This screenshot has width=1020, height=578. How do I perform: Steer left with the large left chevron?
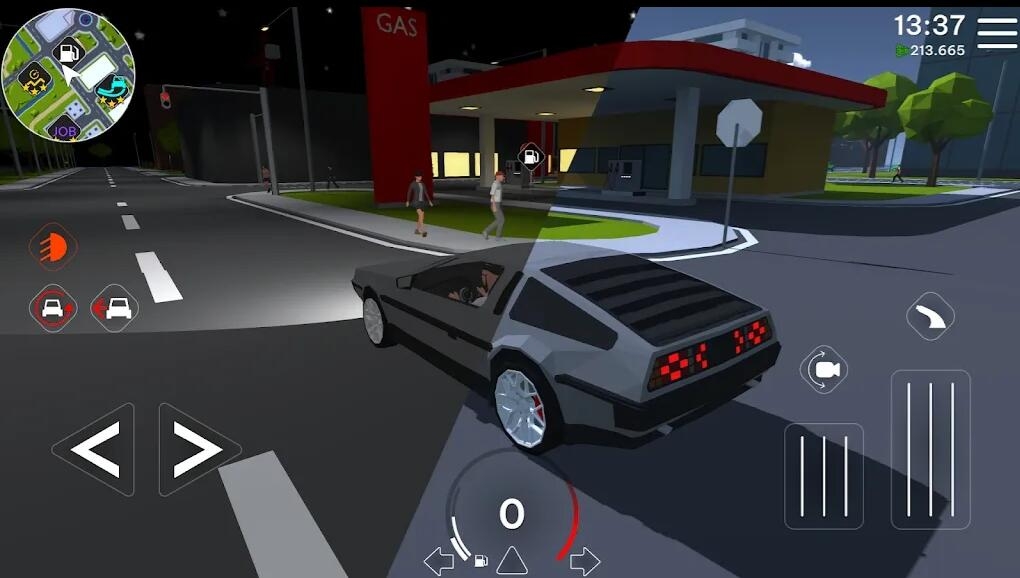[x=95, y=450]
